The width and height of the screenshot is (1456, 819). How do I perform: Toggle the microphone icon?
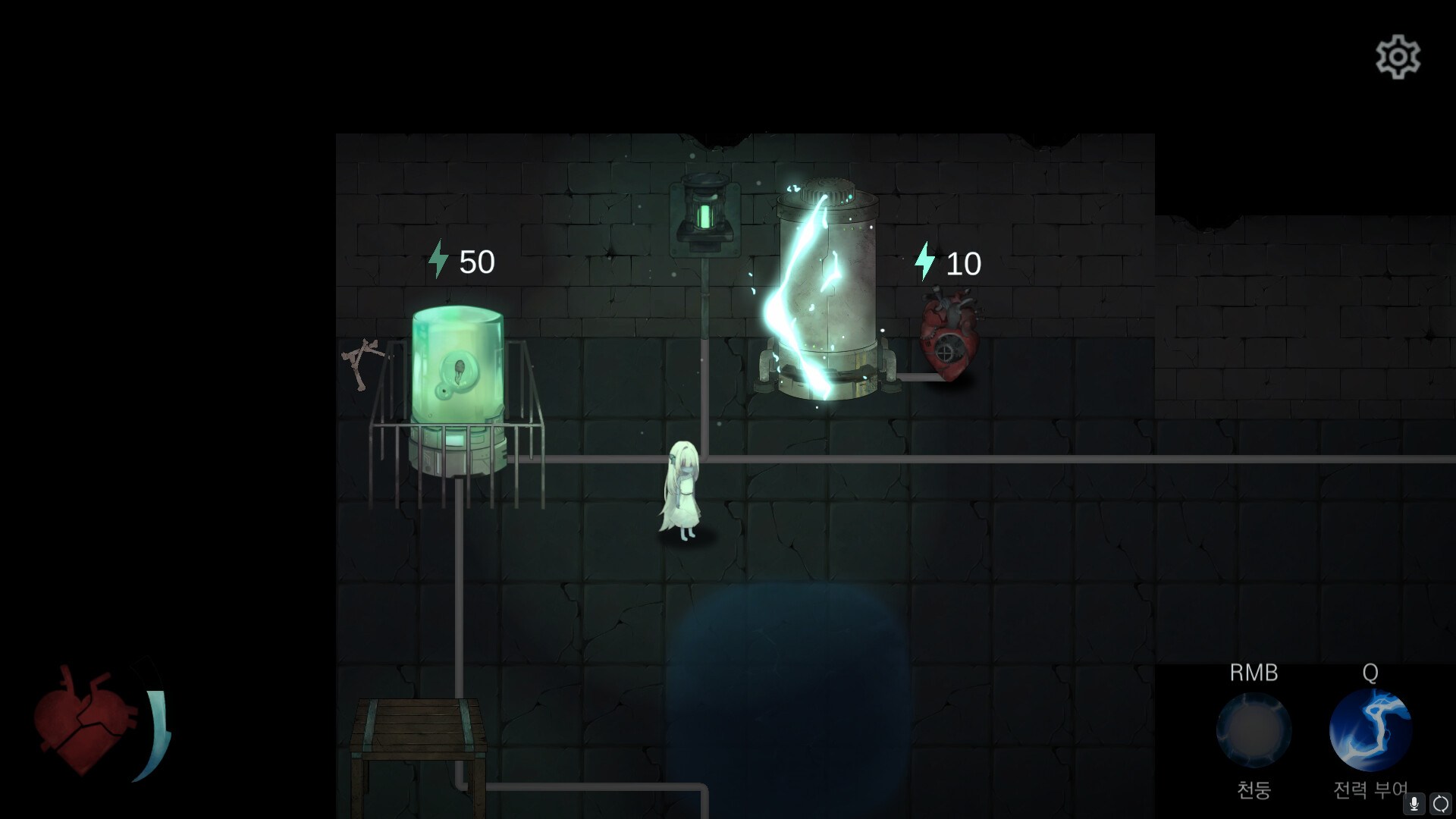pyautogui.click(x=1412, y=802)
